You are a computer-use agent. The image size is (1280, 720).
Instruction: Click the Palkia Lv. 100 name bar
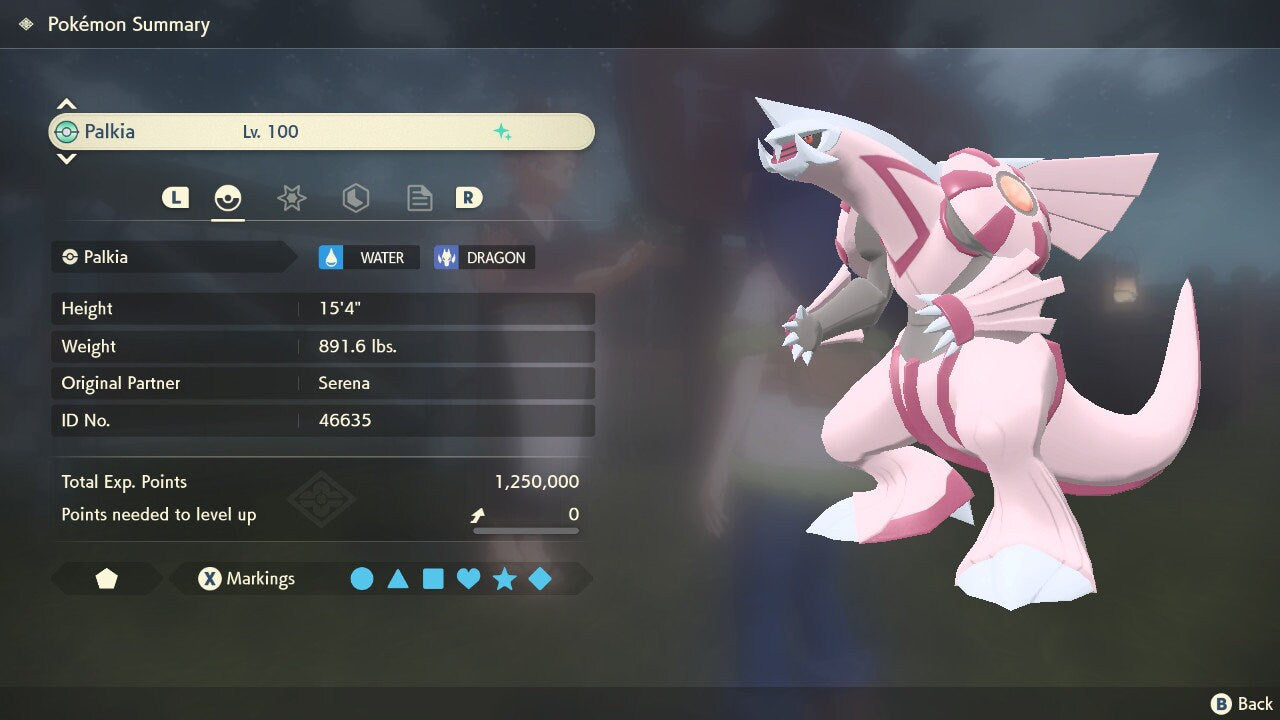click(x=321, y=132)
